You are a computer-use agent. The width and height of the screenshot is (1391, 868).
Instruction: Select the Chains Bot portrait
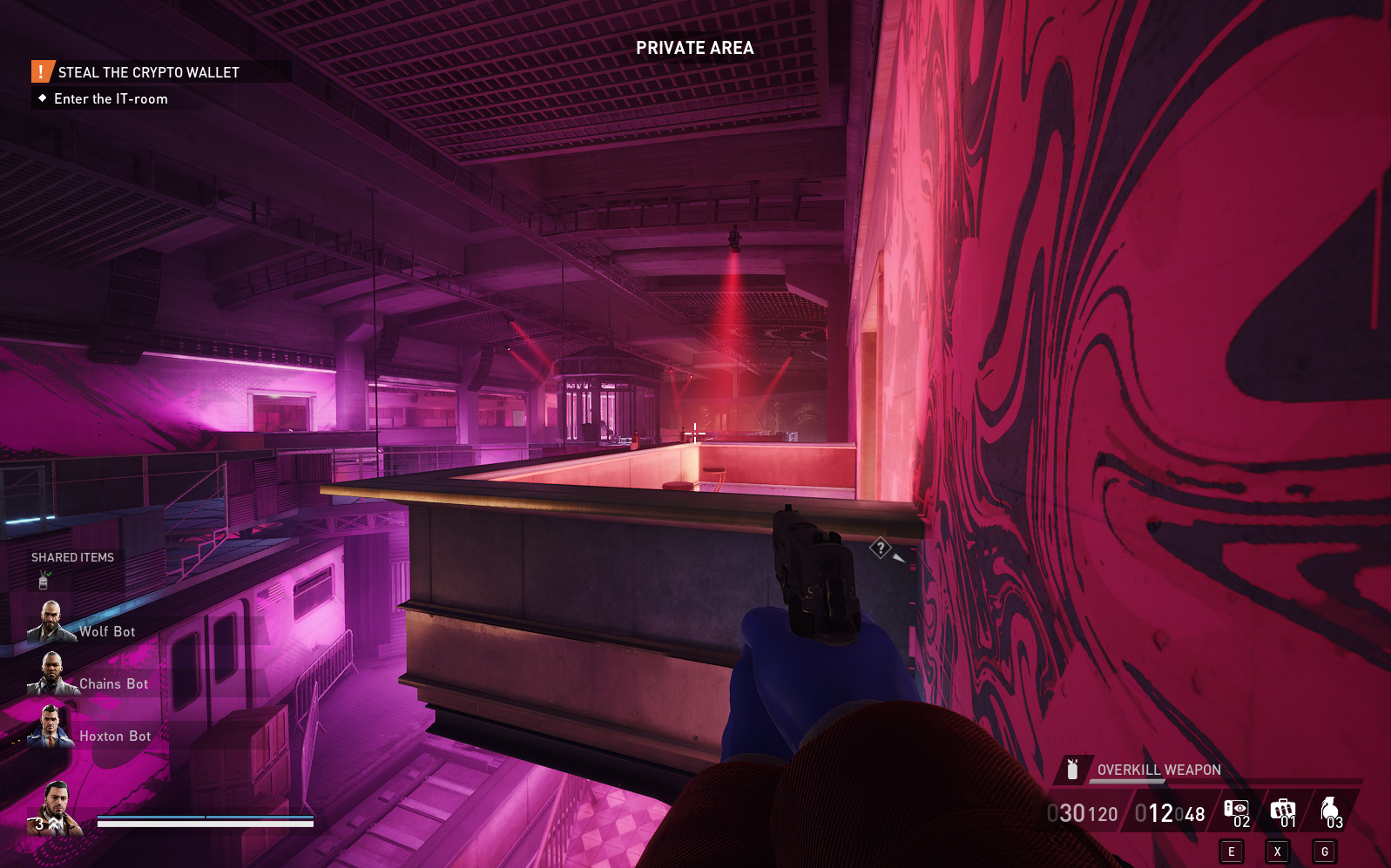[x=51, y=675]
